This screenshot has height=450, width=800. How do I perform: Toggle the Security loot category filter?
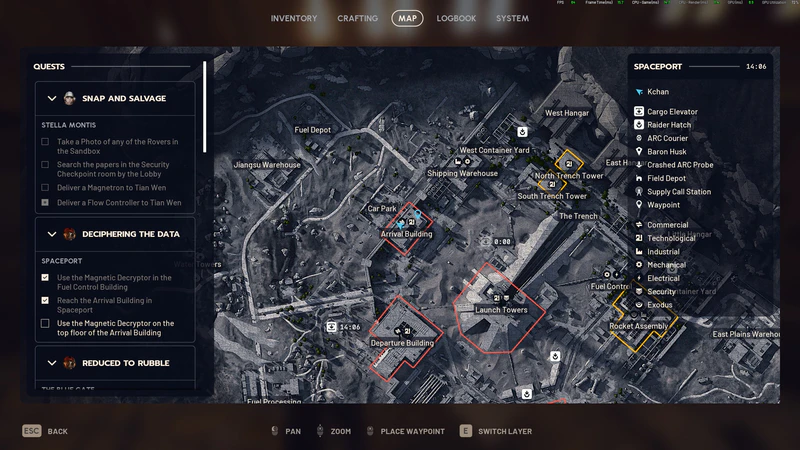[661, 292]
